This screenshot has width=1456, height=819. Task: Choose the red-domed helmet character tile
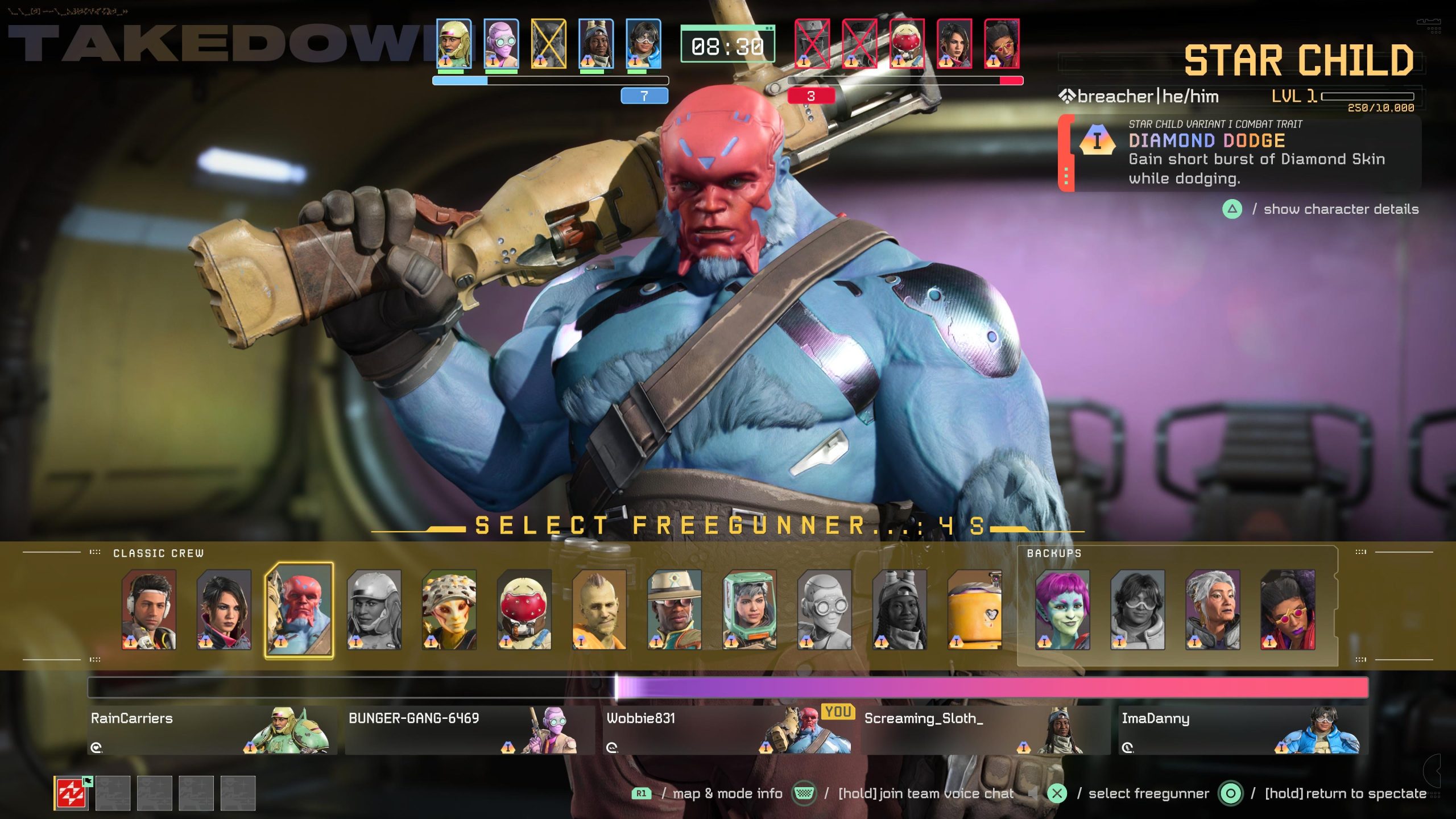point(524,610)
